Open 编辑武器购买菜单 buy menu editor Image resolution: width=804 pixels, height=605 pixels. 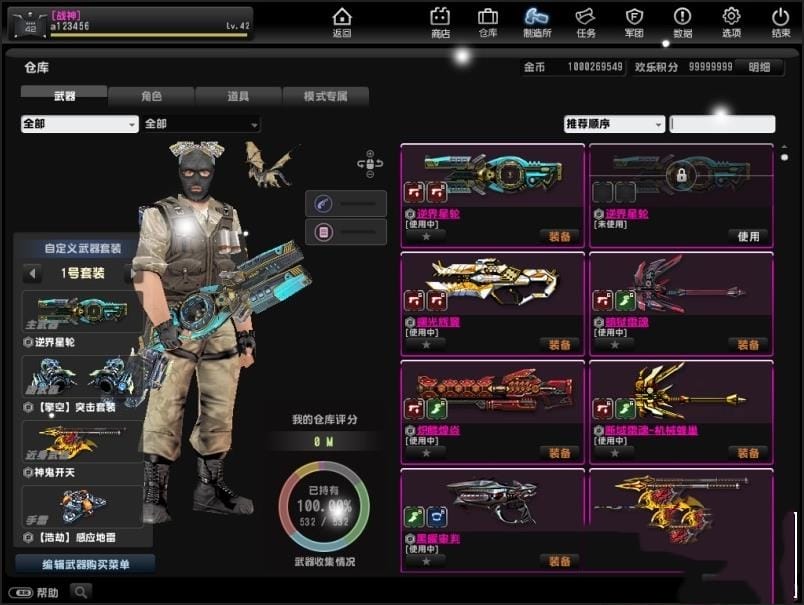point(85,564)
